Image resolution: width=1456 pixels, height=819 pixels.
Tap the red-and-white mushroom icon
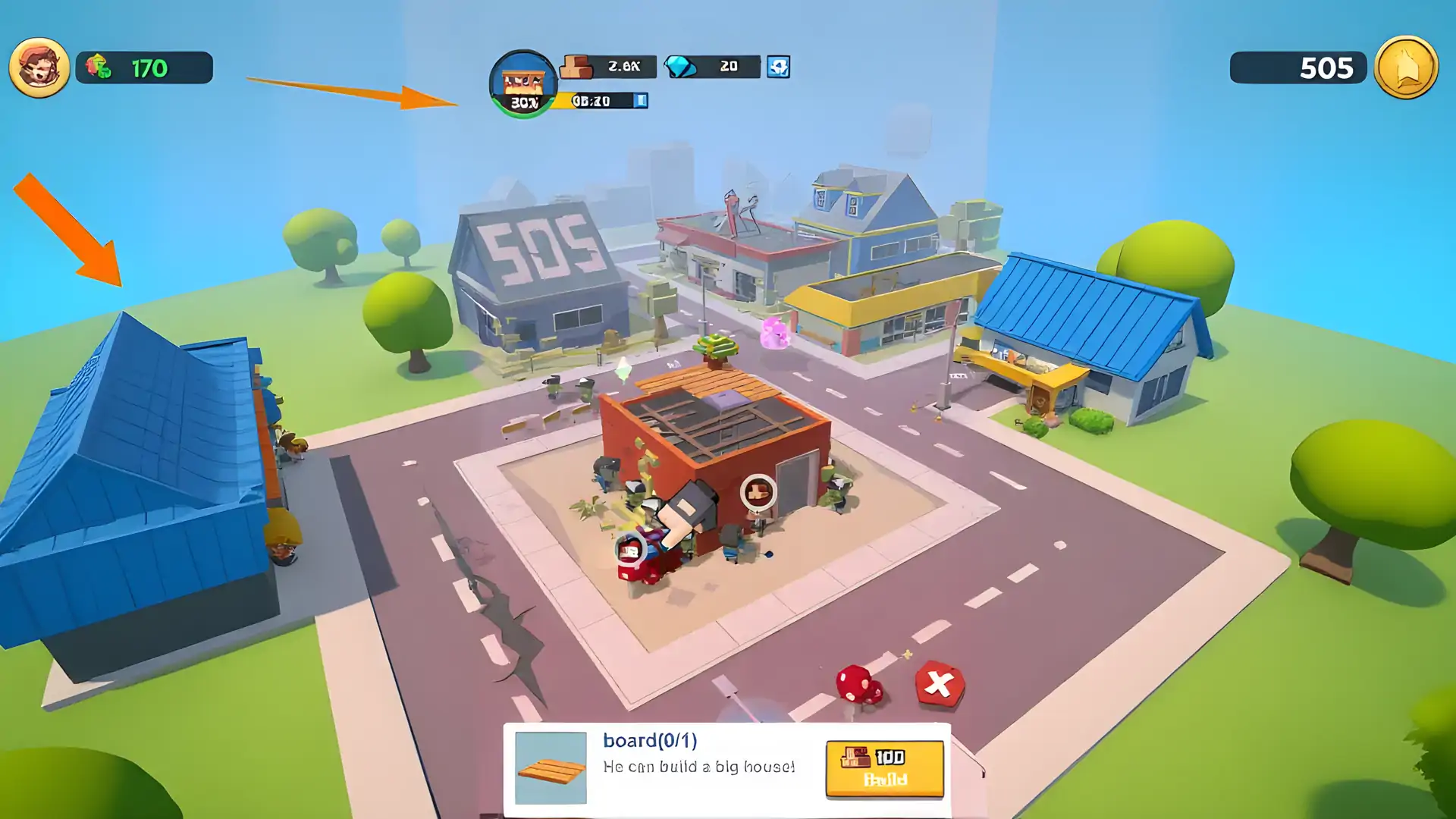click(858, 684)
